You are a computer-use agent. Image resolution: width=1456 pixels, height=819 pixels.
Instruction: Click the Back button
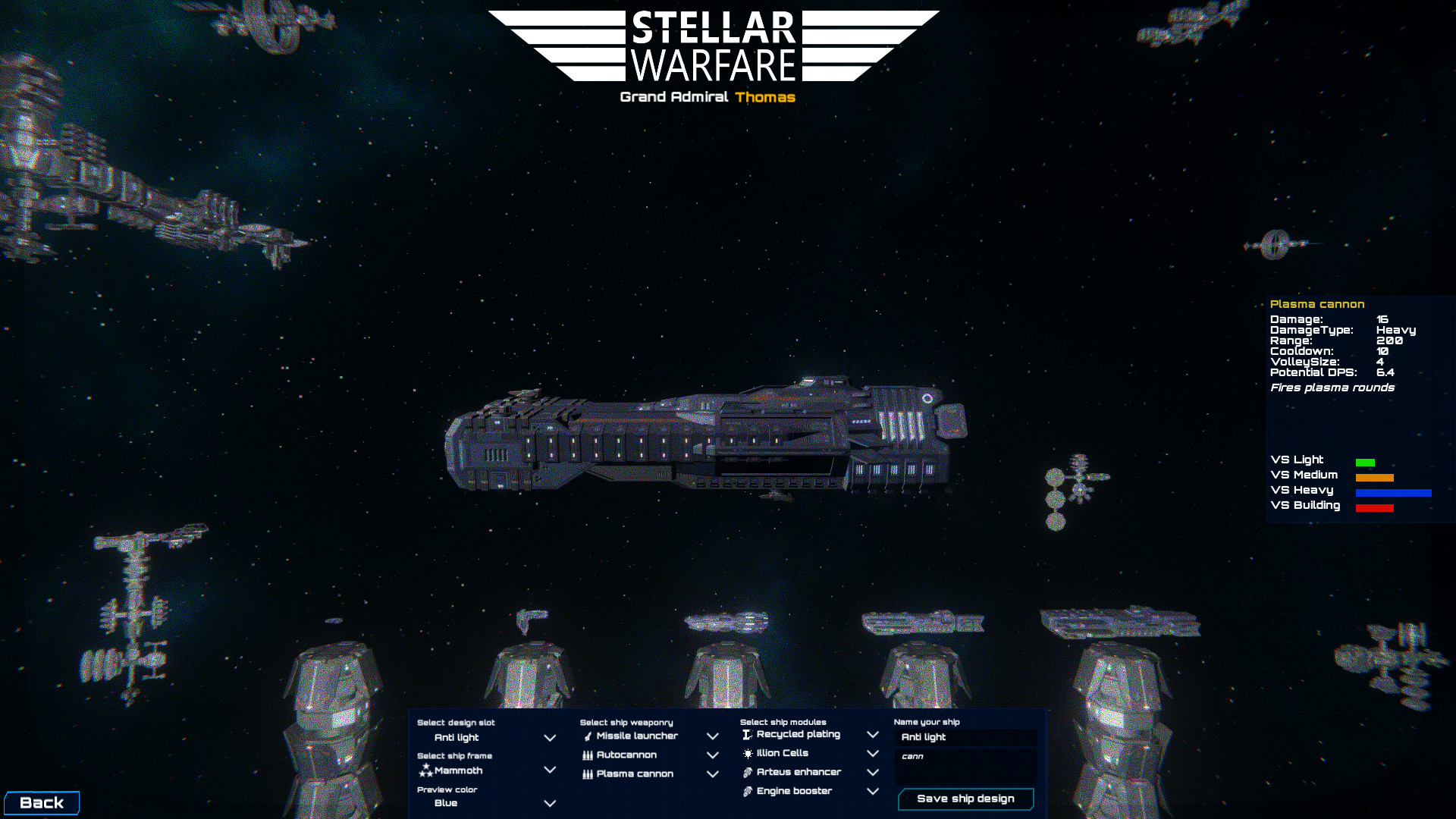(x=43, y=802)
